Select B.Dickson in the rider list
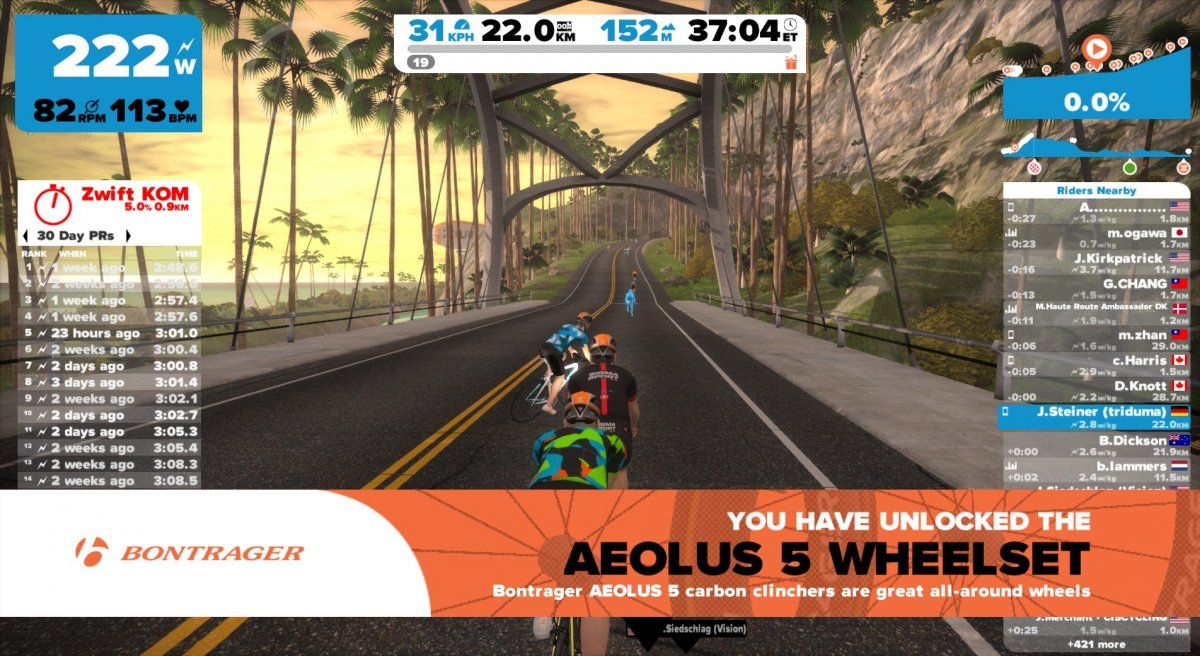 [x=1098, y=446]
